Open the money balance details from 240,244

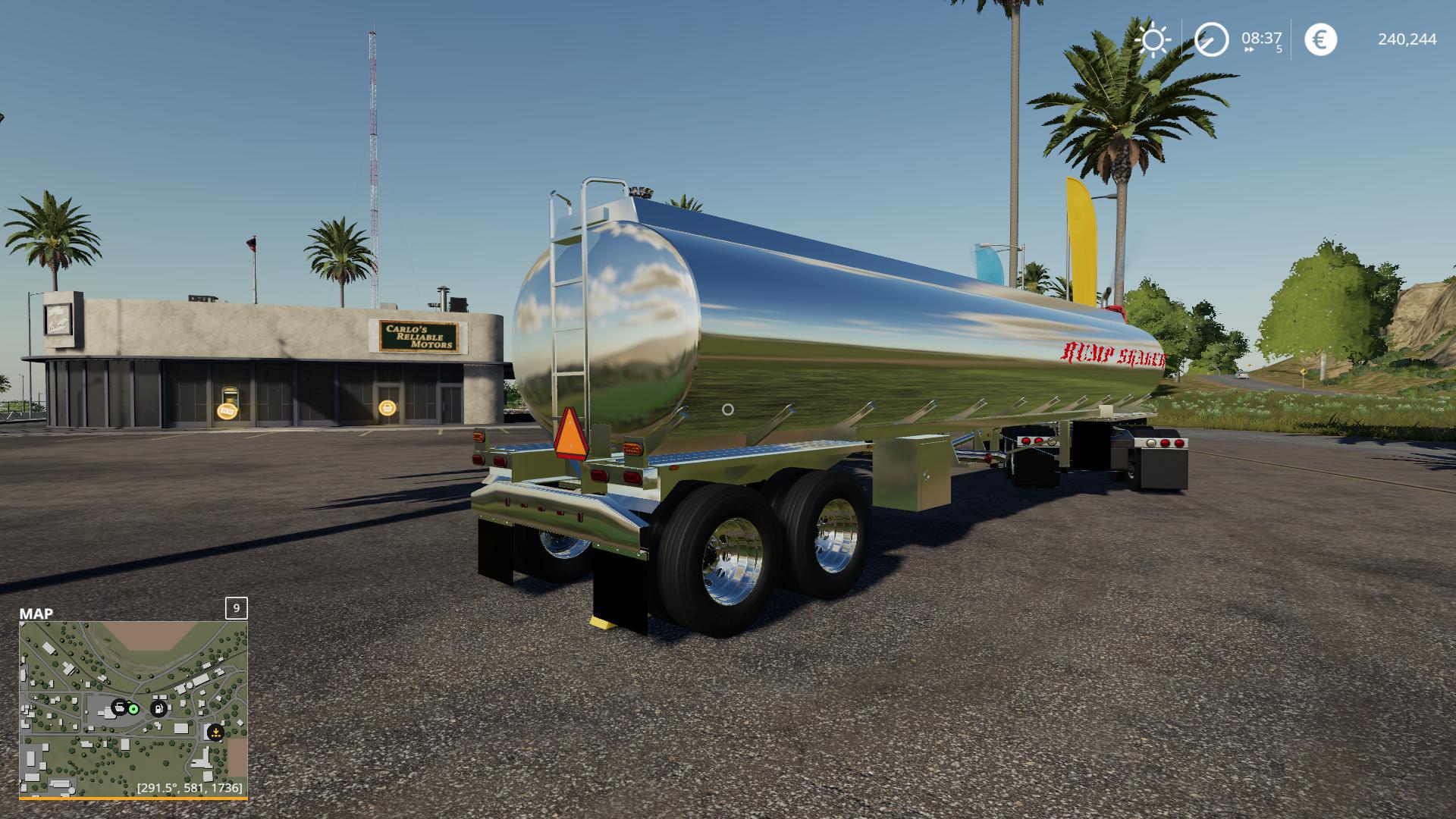point(1409,39)
